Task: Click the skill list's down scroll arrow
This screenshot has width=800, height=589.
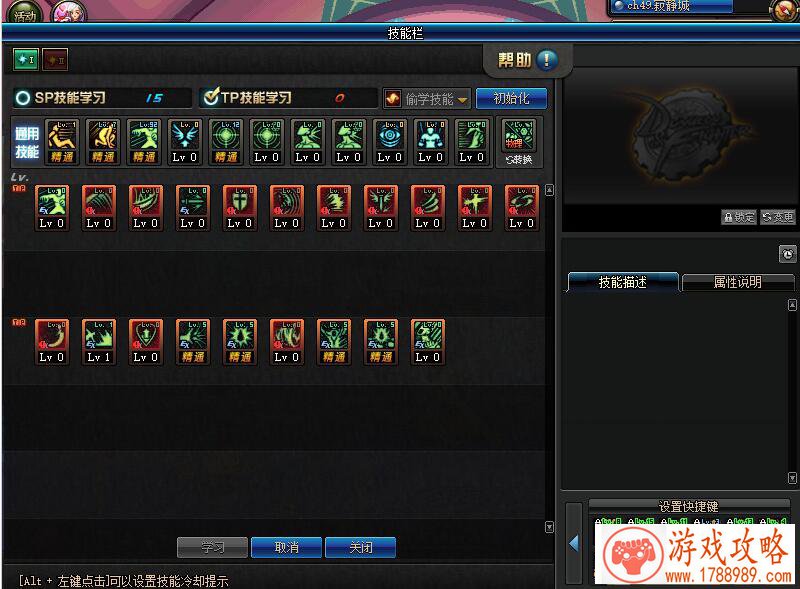Action: click(549, 526)
